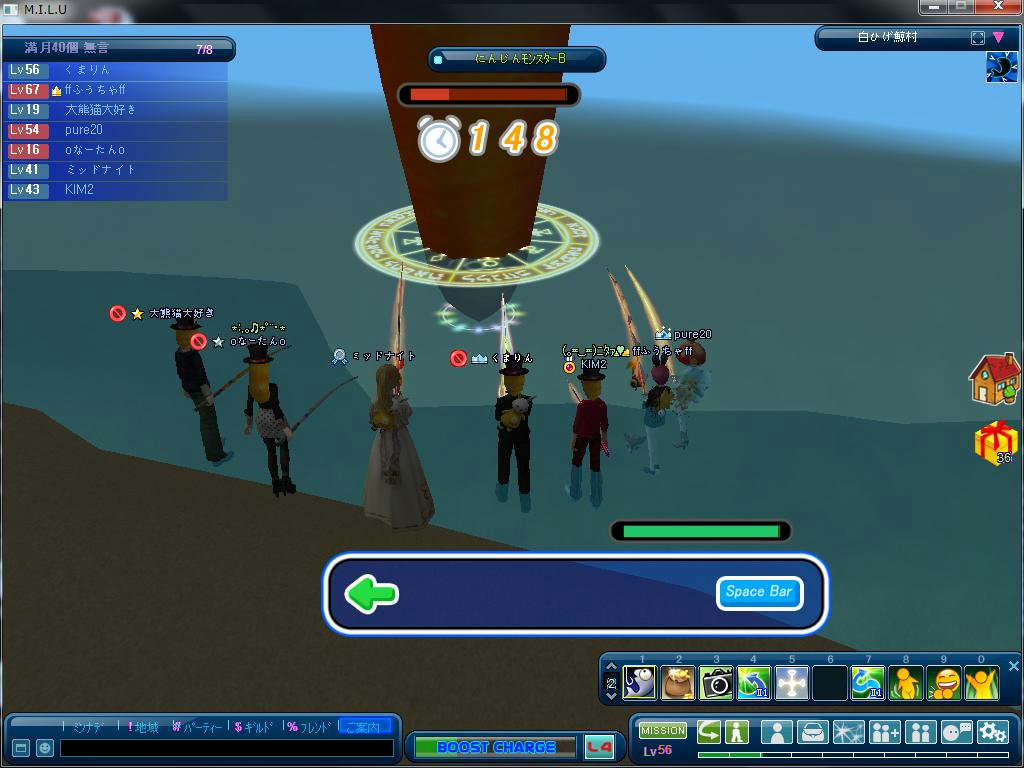The width and height of the screenshot is (1024, 768).
Task: Open the chat bubble menu button
Action: pos(957,732)
